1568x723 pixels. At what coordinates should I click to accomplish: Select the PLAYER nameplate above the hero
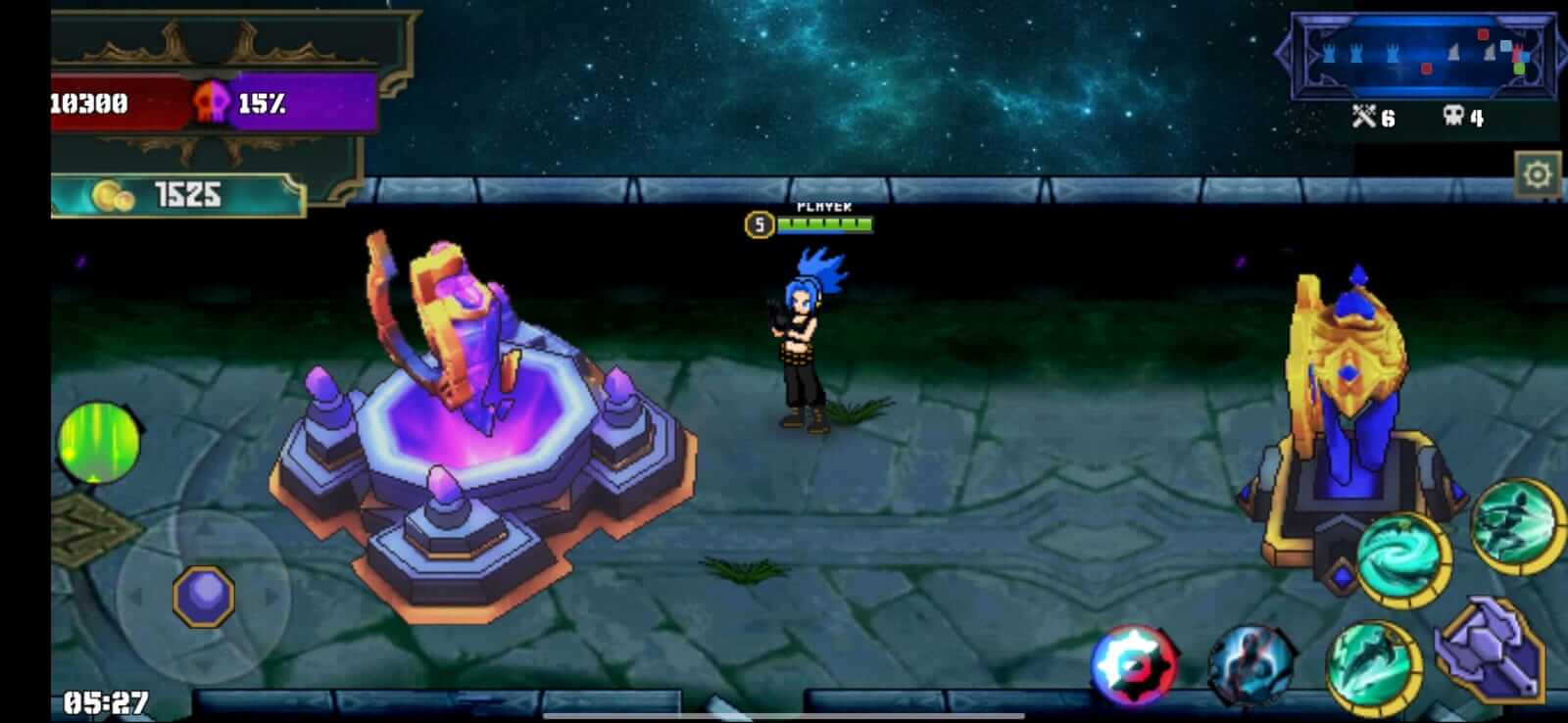[x=824, y=207]
